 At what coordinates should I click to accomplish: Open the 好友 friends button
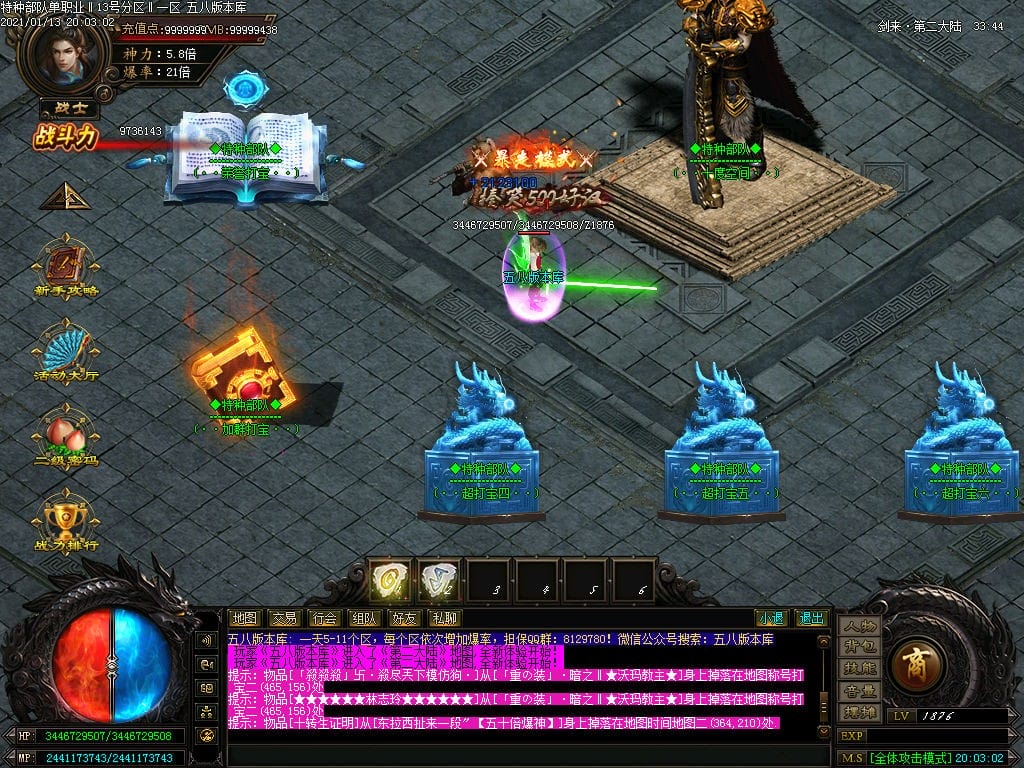pyautogui.click(x=404, y=618)
